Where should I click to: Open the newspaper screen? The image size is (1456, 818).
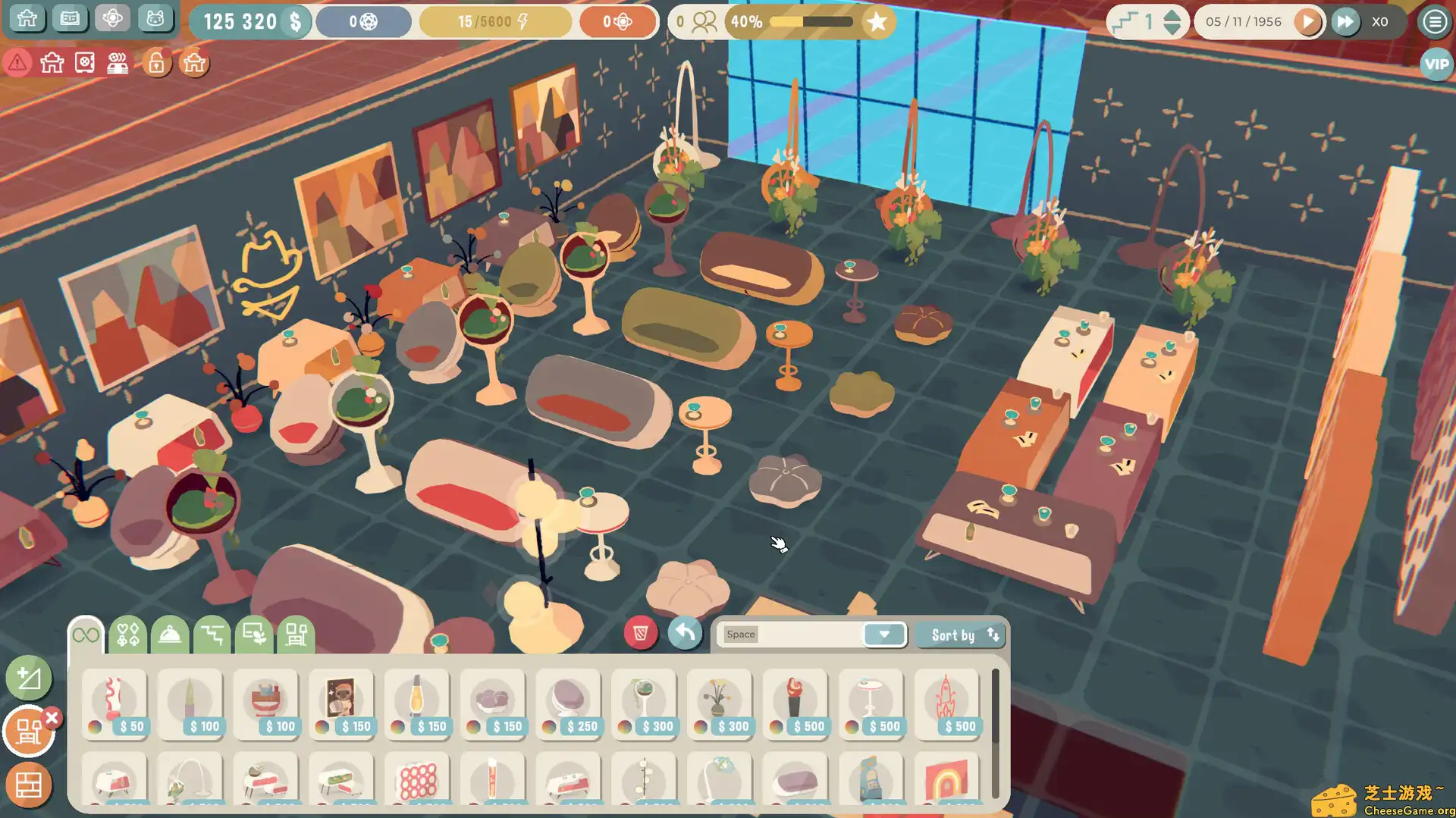tap(70, 19)
